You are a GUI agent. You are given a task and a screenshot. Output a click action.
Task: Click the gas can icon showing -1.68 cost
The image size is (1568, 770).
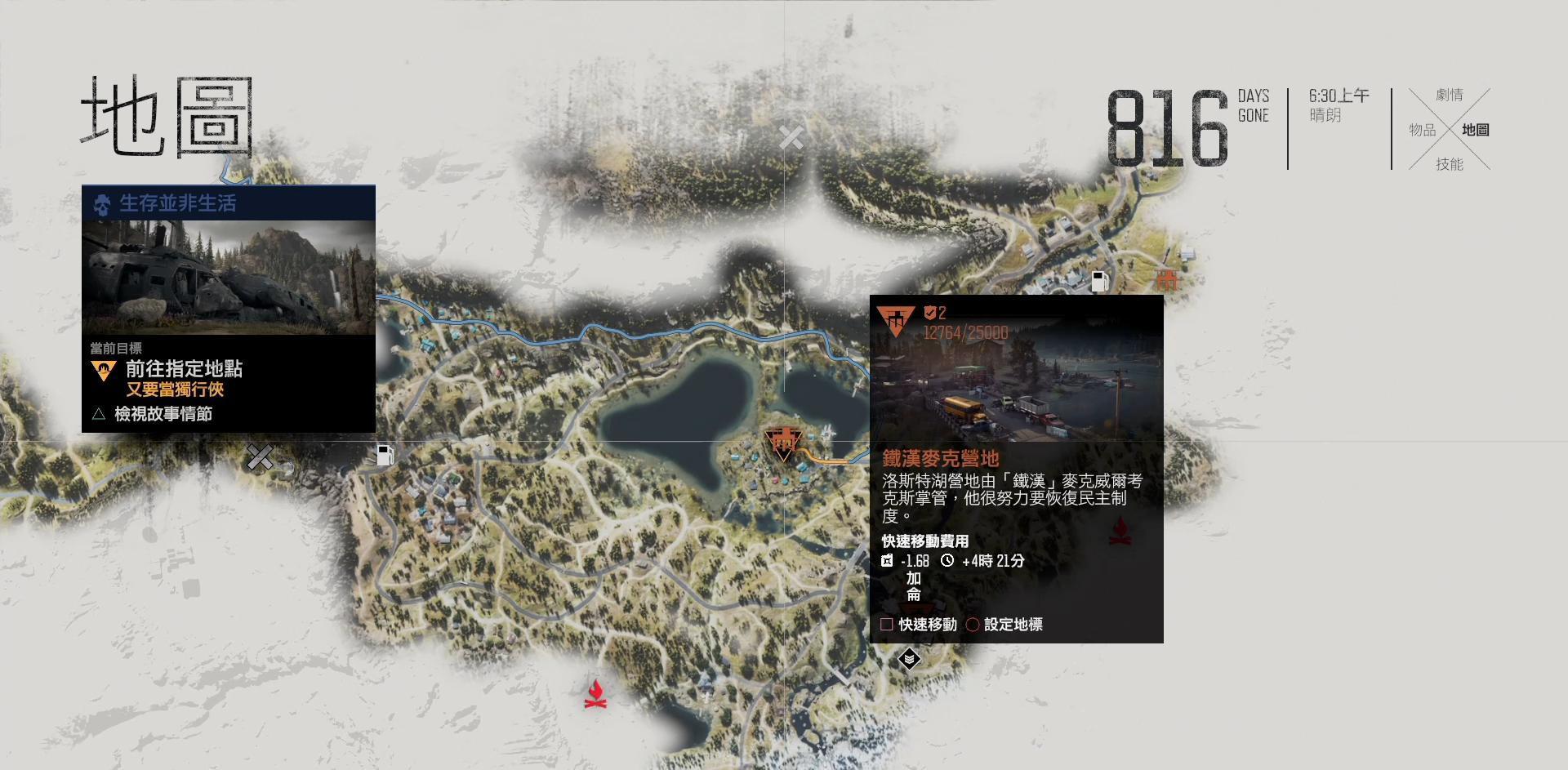pos(887,562)
